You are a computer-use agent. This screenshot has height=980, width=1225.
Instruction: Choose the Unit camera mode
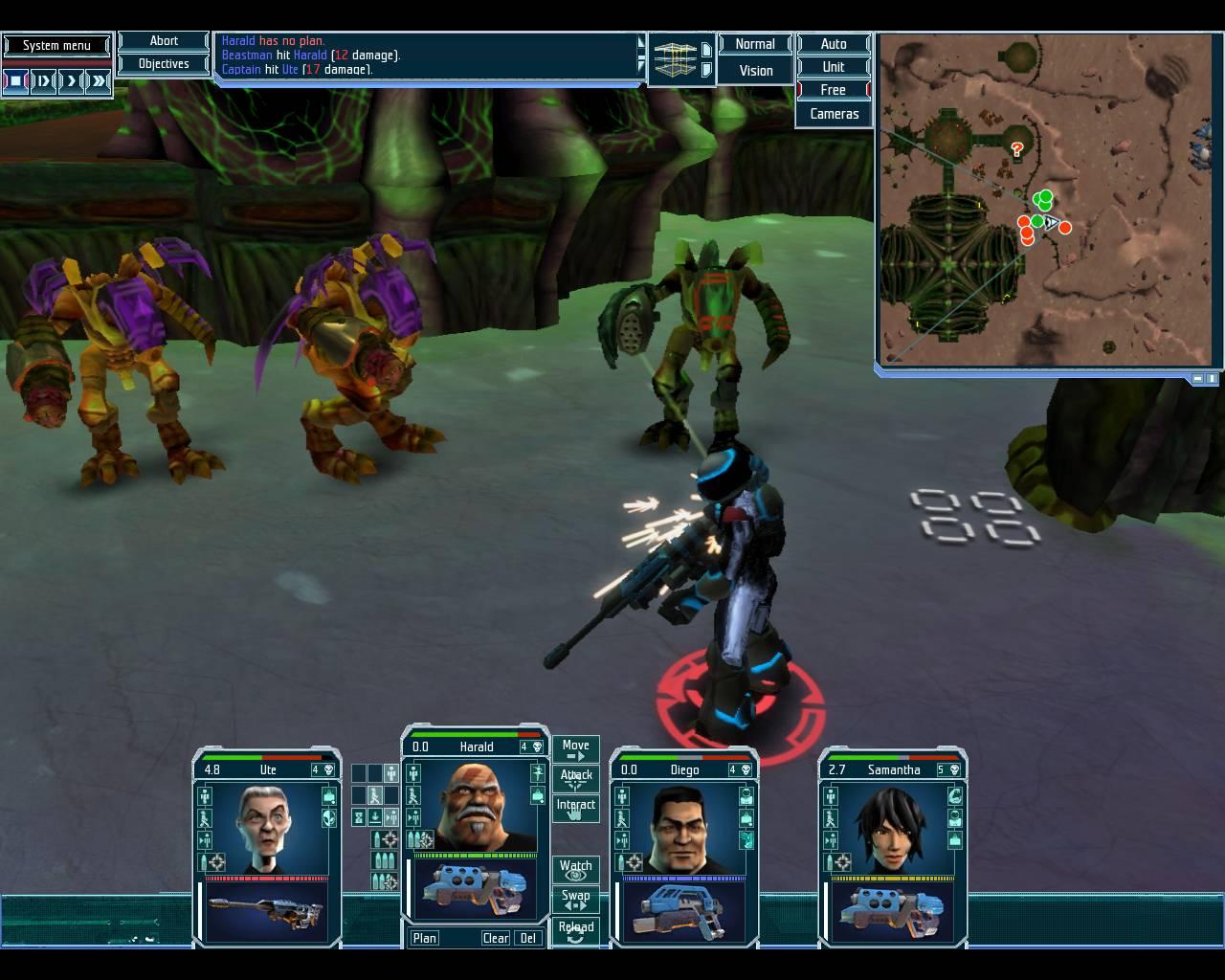[x=833, y=67]
